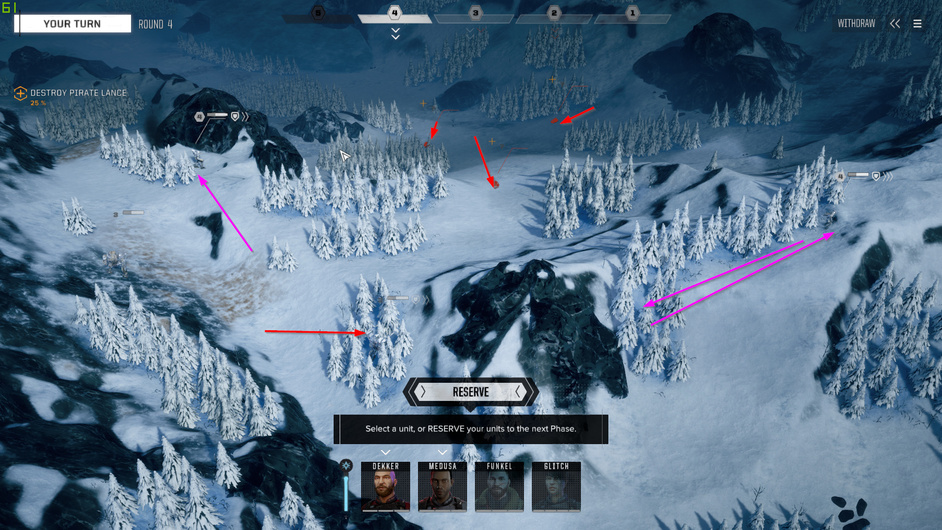Pick the Glitch pilot portrait
Image resolution: width=942 pixels, height=530 pixels.
click(556, 487)
